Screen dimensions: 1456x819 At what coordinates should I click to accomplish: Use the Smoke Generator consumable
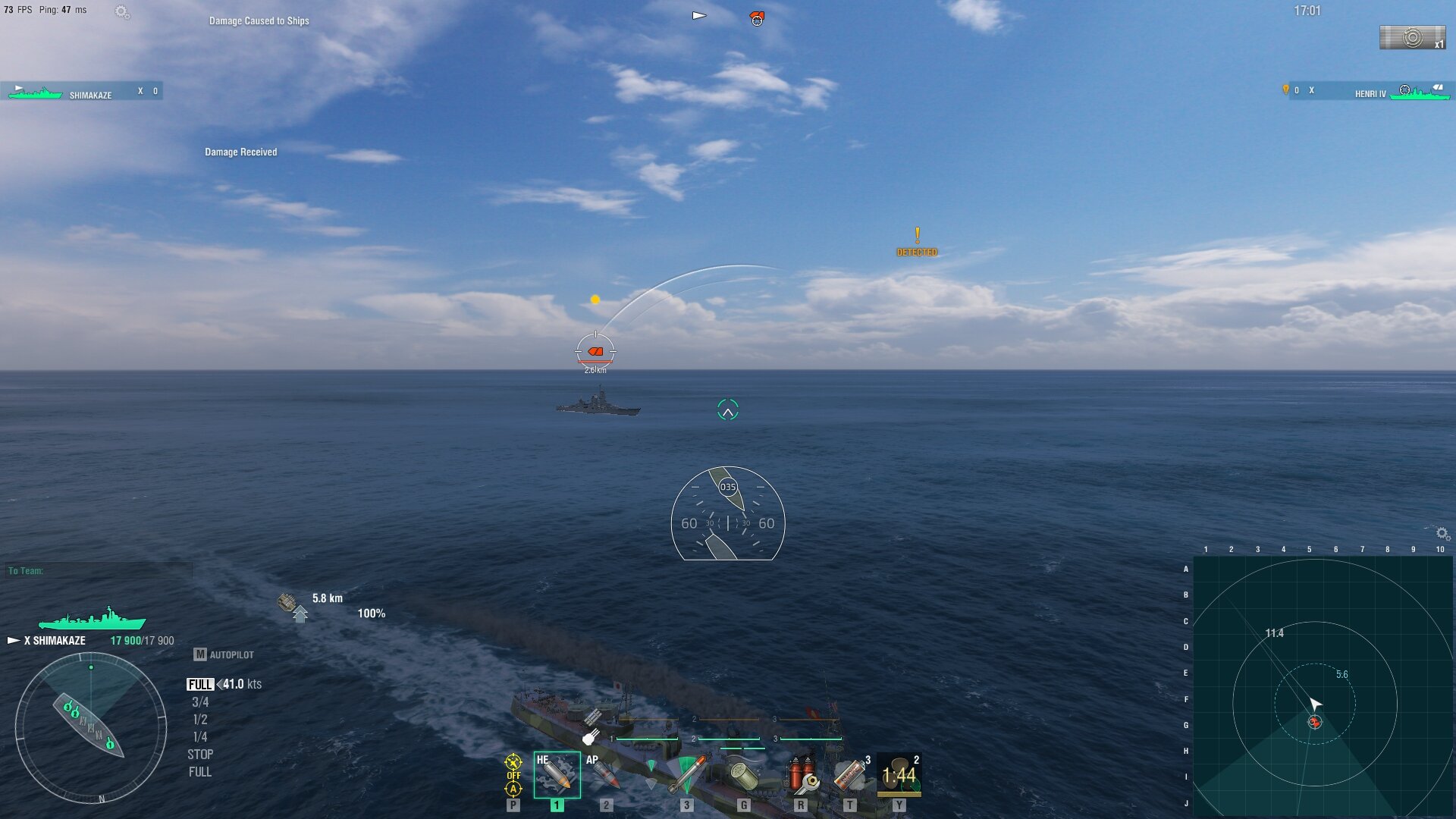tap(849, 775)
